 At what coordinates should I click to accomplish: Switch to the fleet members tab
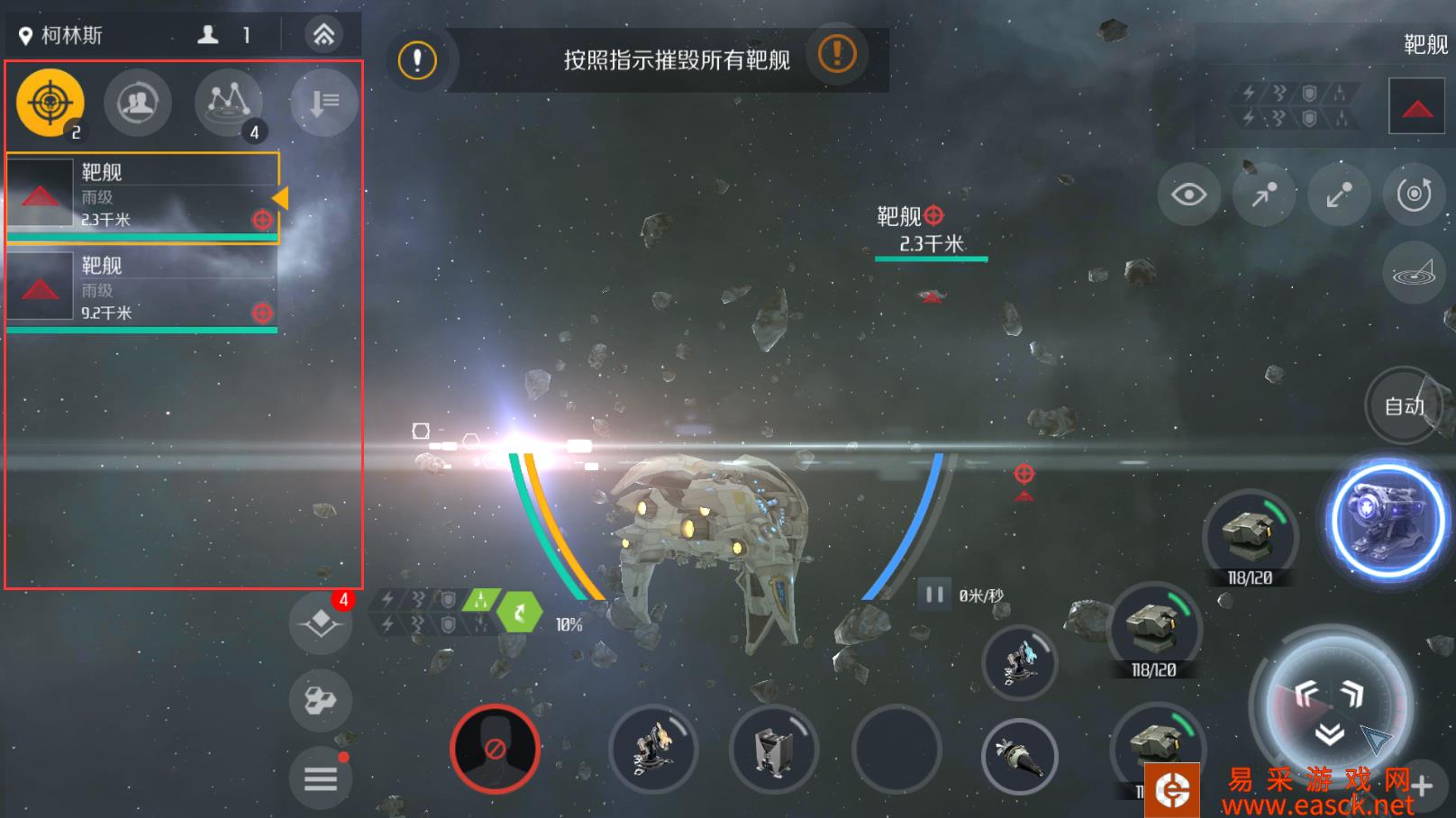click(137, 102)
